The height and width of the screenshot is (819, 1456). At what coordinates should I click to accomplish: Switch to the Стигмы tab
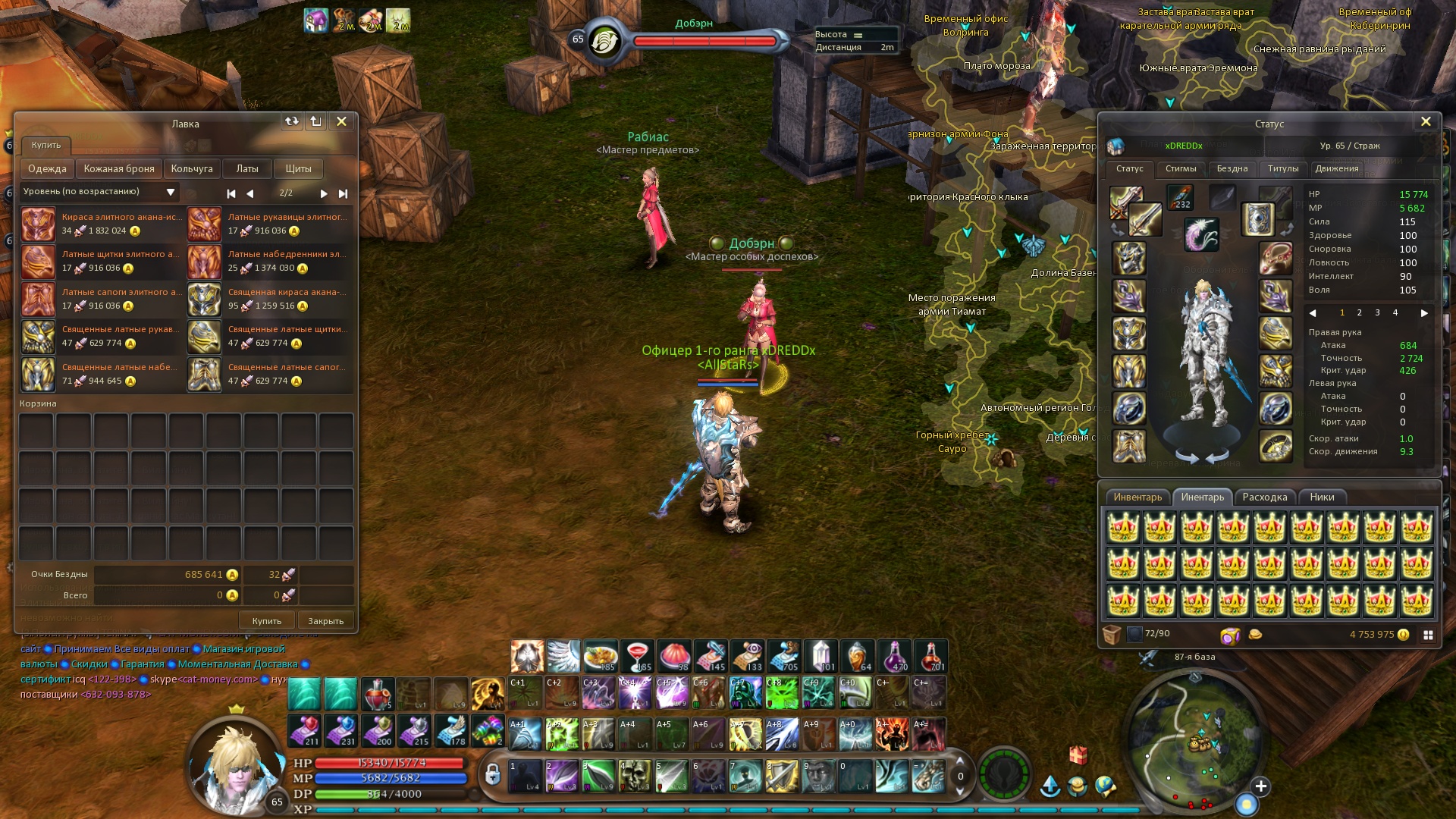[1181, 168]
